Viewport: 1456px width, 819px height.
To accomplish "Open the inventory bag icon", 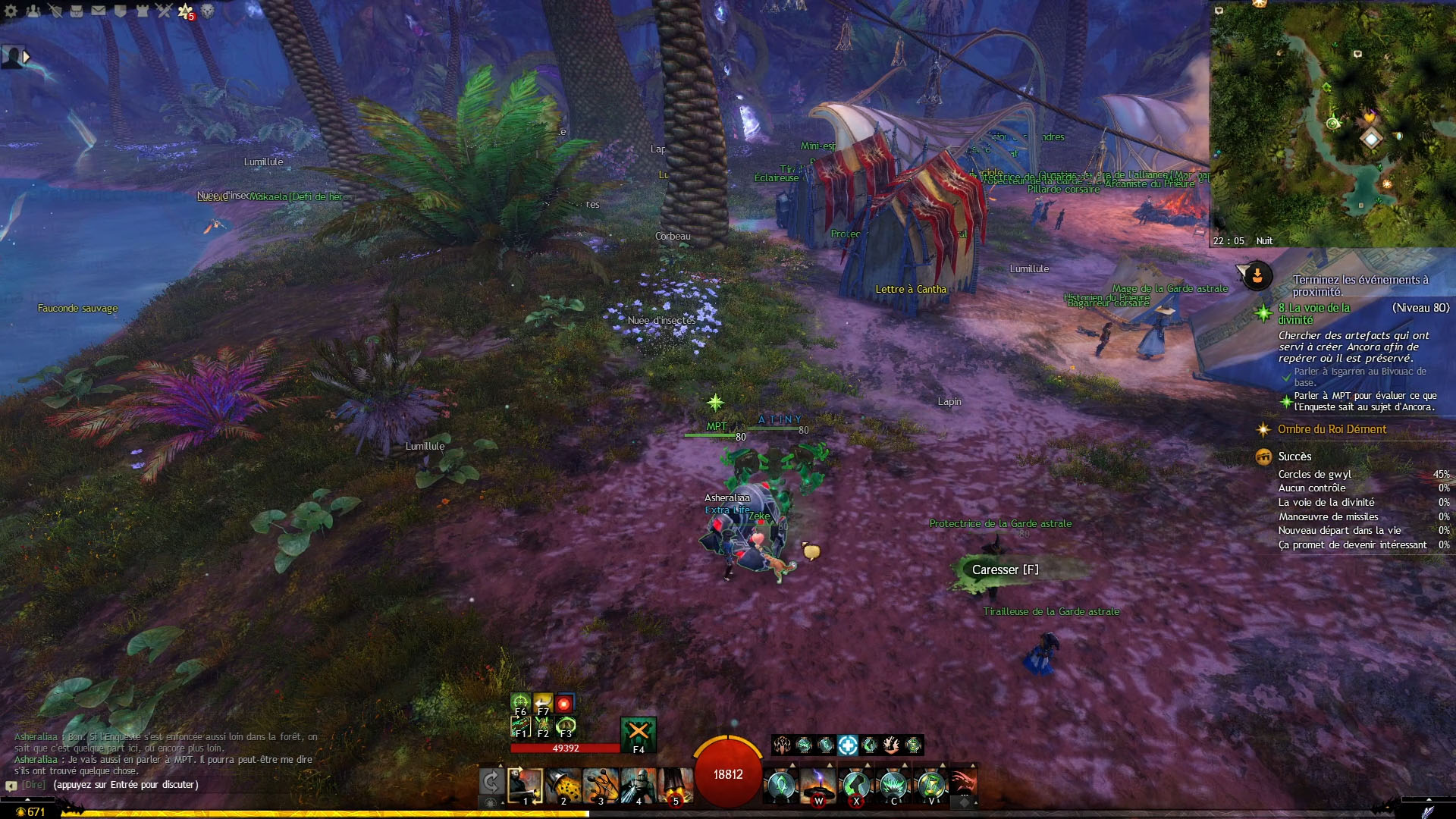I will point(77,11).
